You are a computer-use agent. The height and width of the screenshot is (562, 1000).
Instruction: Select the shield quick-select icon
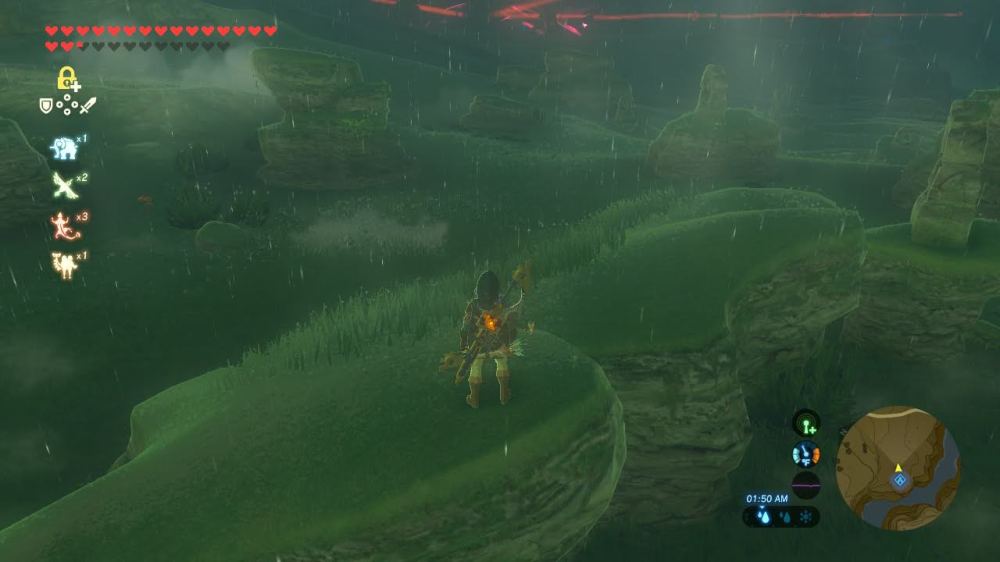[46, 105]
